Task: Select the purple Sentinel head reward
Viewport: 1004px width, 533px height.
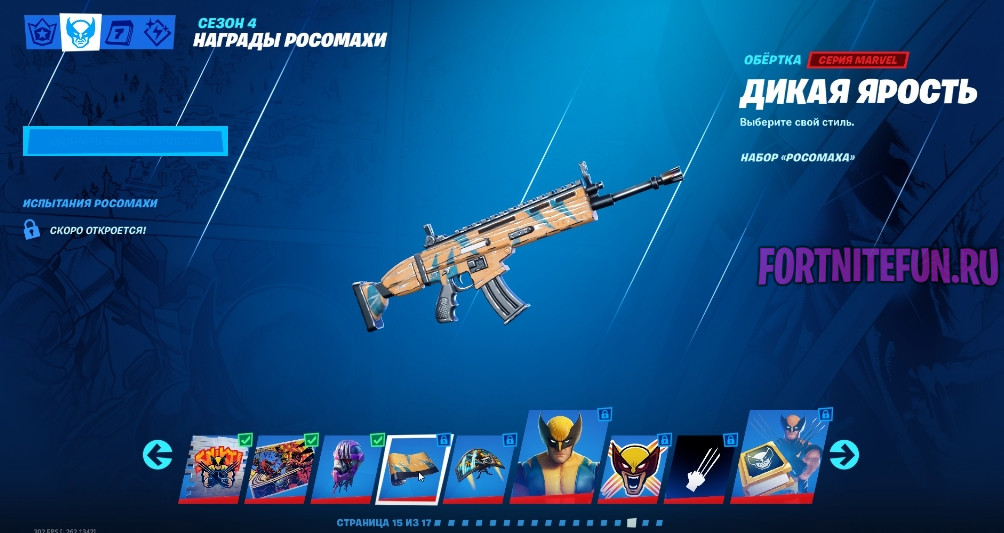Action: [346, 467]
